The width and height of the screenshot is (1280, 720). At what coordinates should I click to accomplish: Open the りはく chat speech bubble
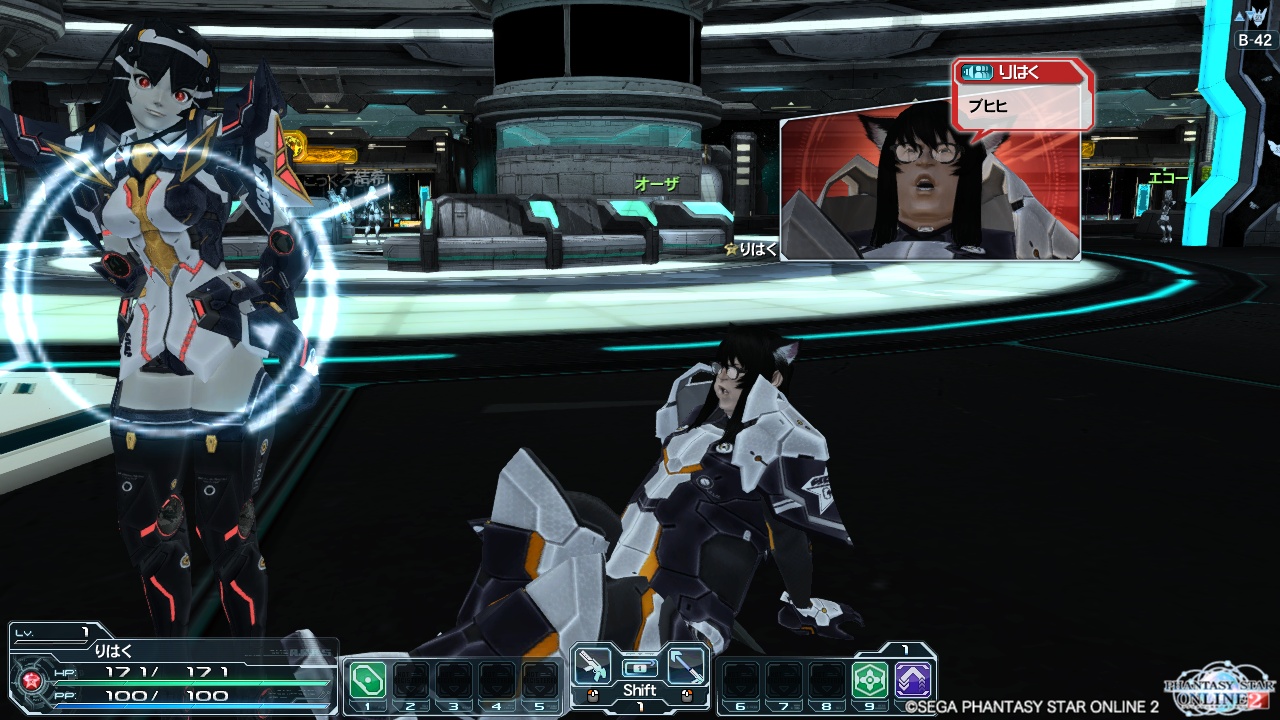pyautogui.click(x=1022, y=93)
